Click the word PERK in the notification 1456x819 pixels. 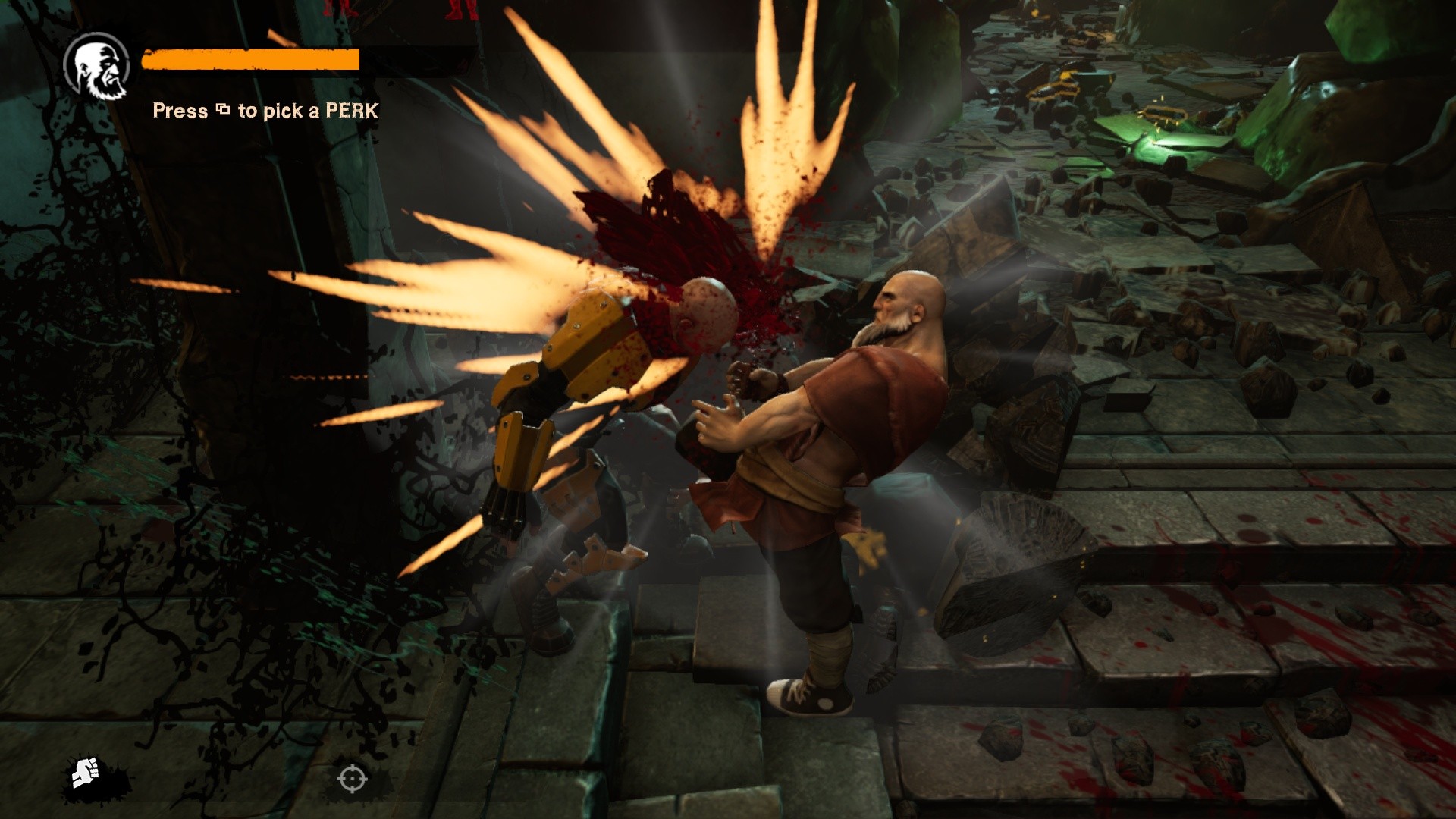coord(352,111)
